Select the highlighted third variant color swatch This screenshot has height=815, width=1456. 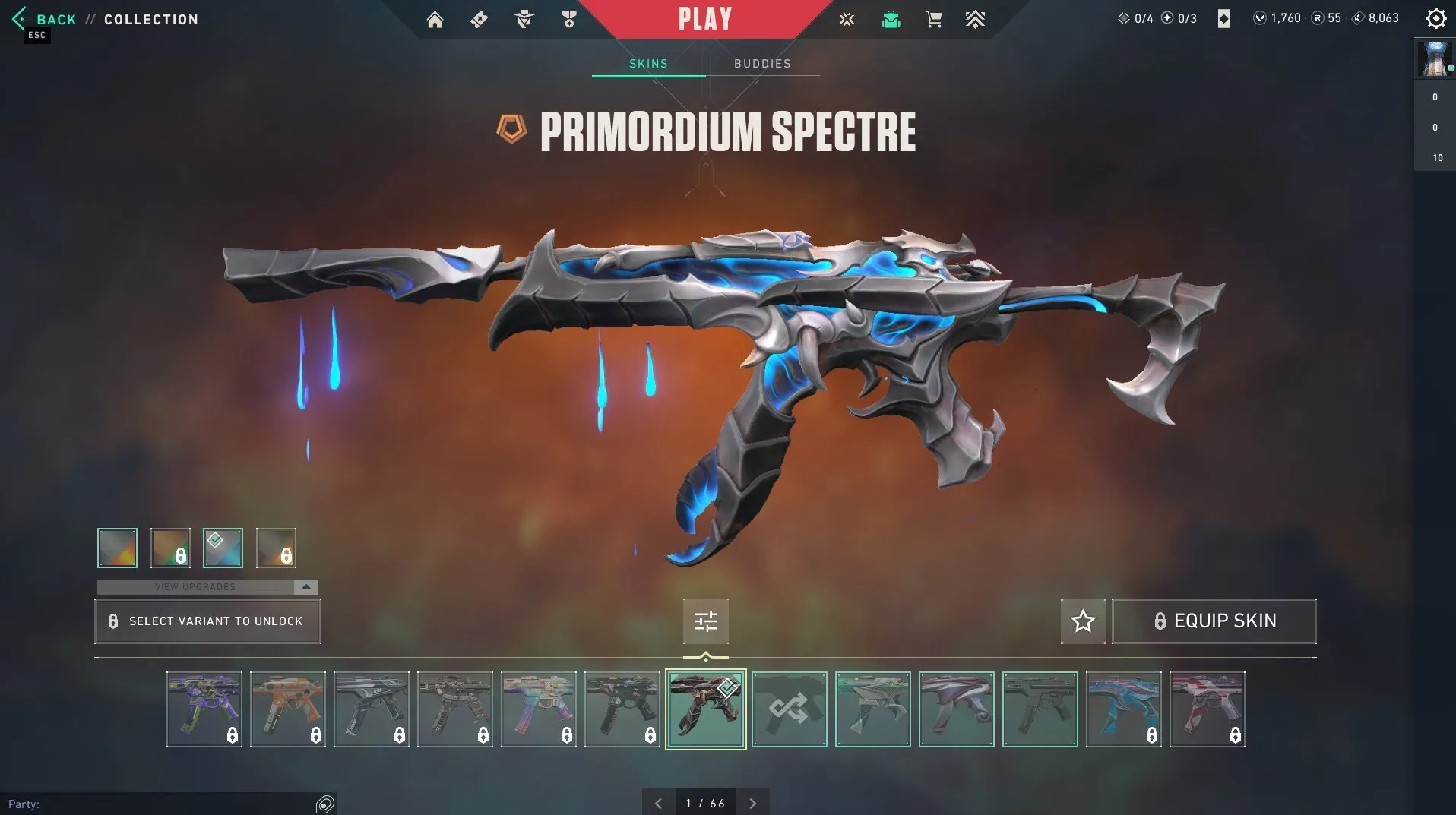tap(222, 548)
